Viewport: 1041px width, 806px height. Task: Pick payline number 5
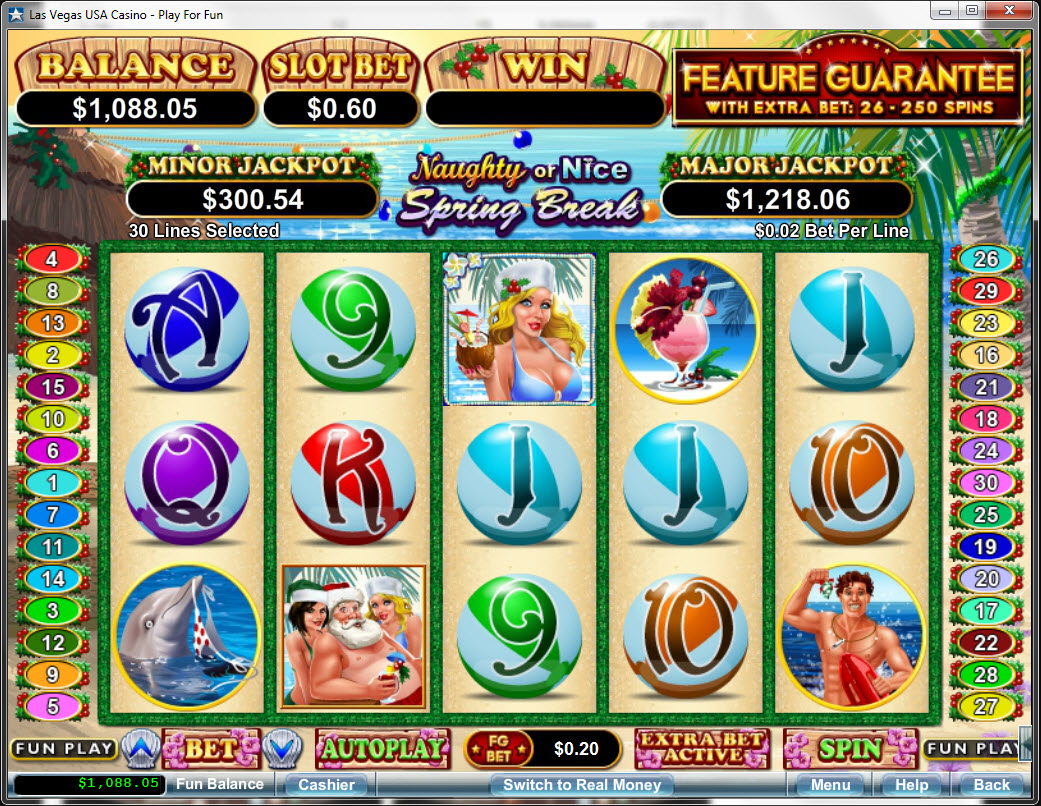coord(52,707)
